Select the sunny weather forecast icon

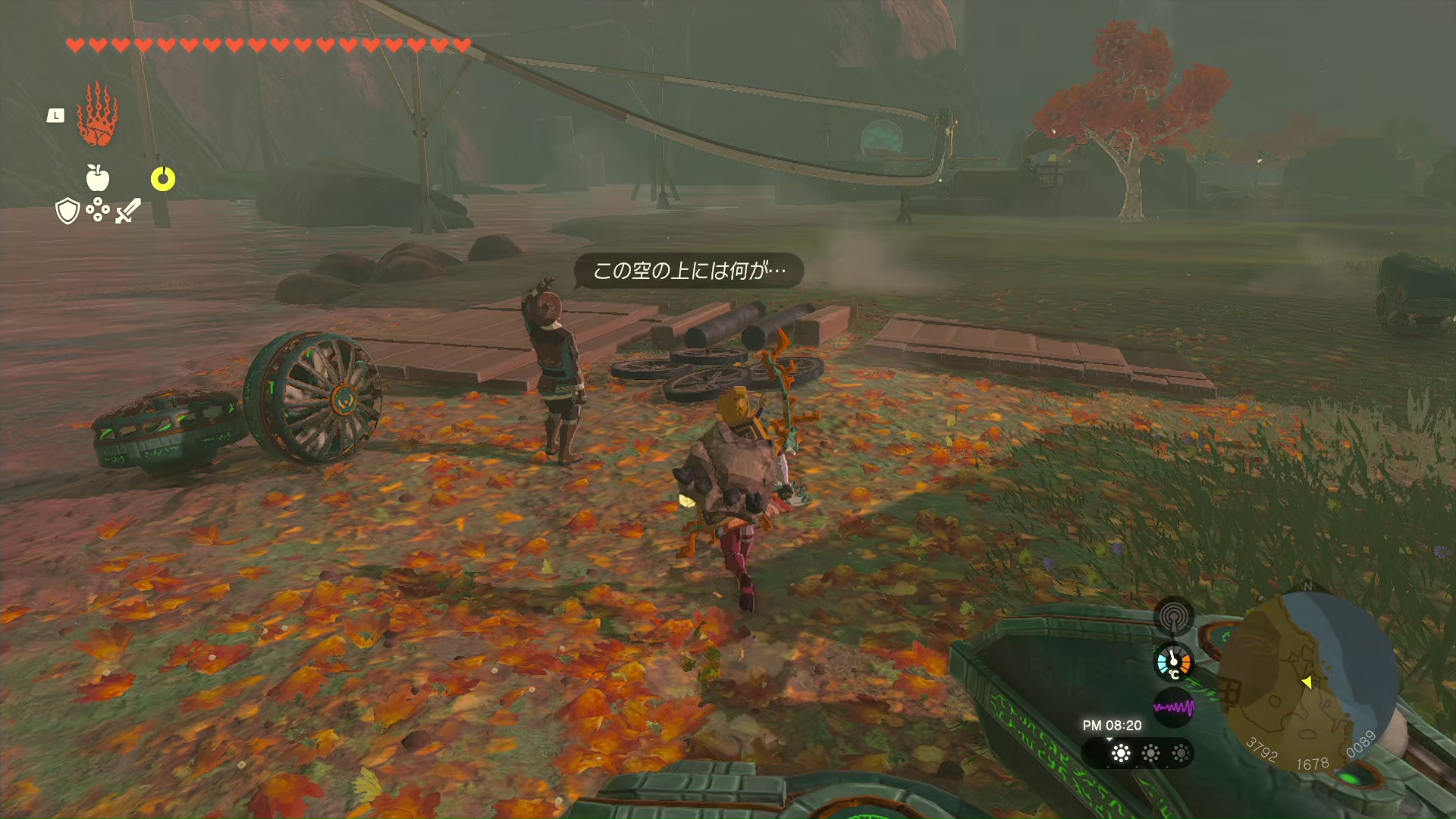pyautogui.click(x=1121, y=753)
